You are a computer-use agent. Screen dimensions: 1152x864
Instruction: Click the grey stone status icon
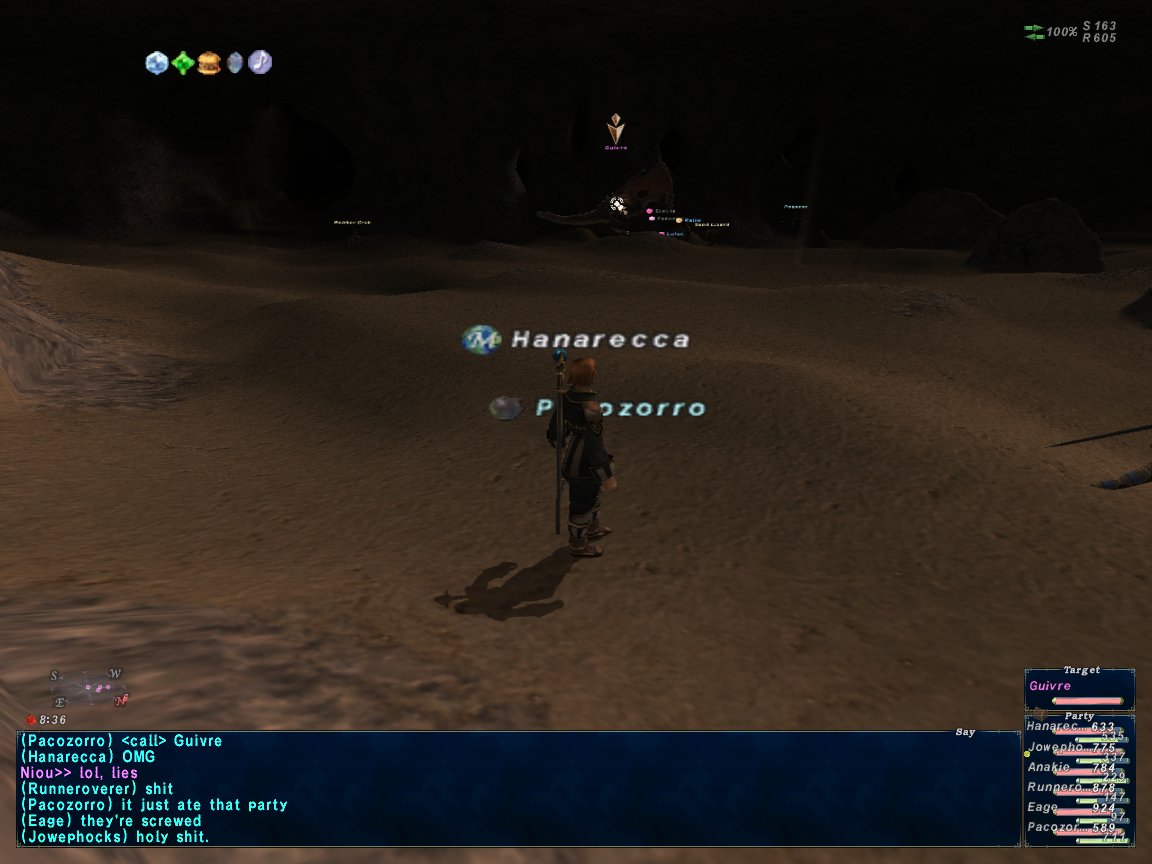click(x=235, y=63)
